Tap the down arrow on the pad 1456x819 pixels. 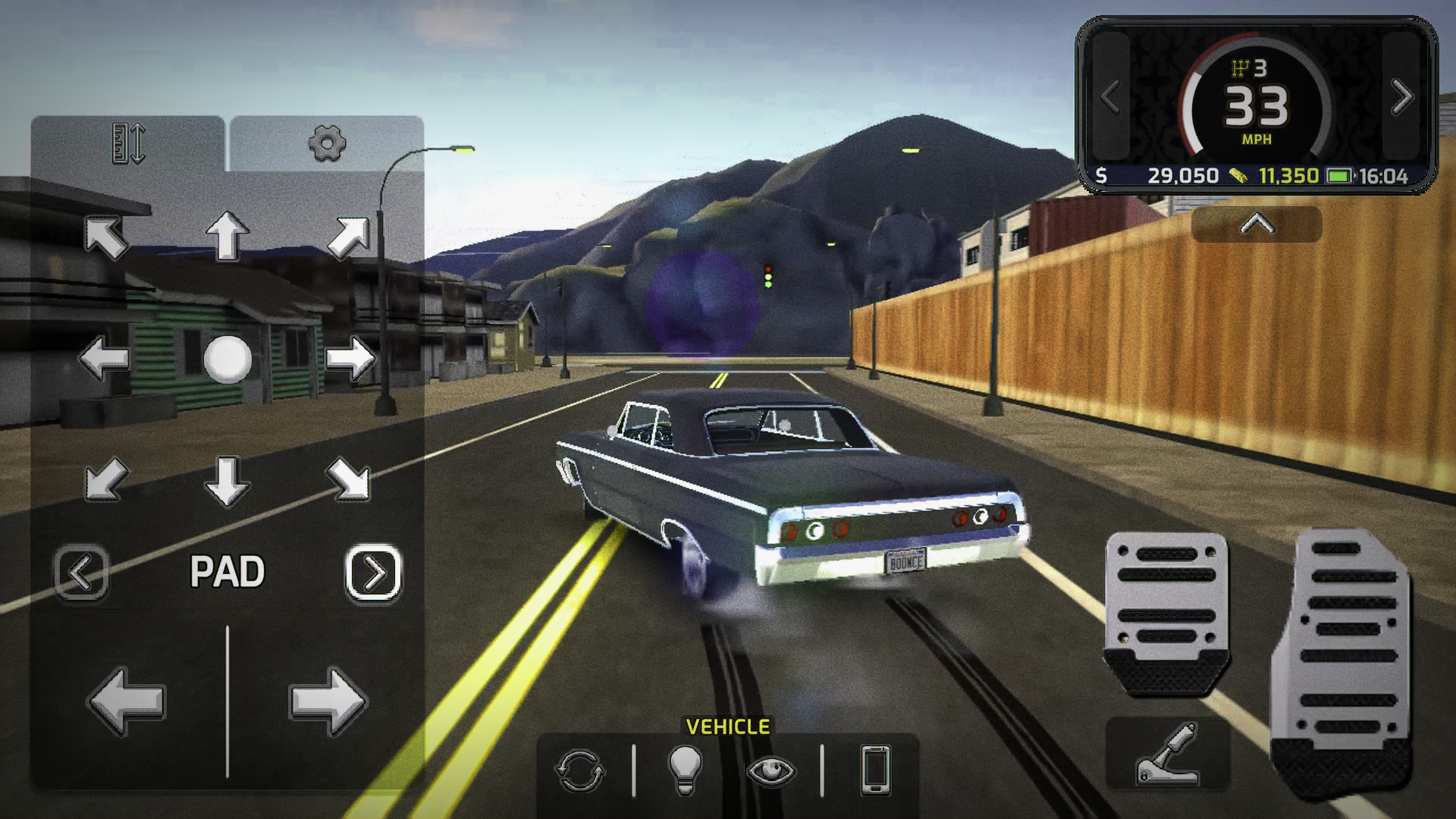tap(227, 481)
